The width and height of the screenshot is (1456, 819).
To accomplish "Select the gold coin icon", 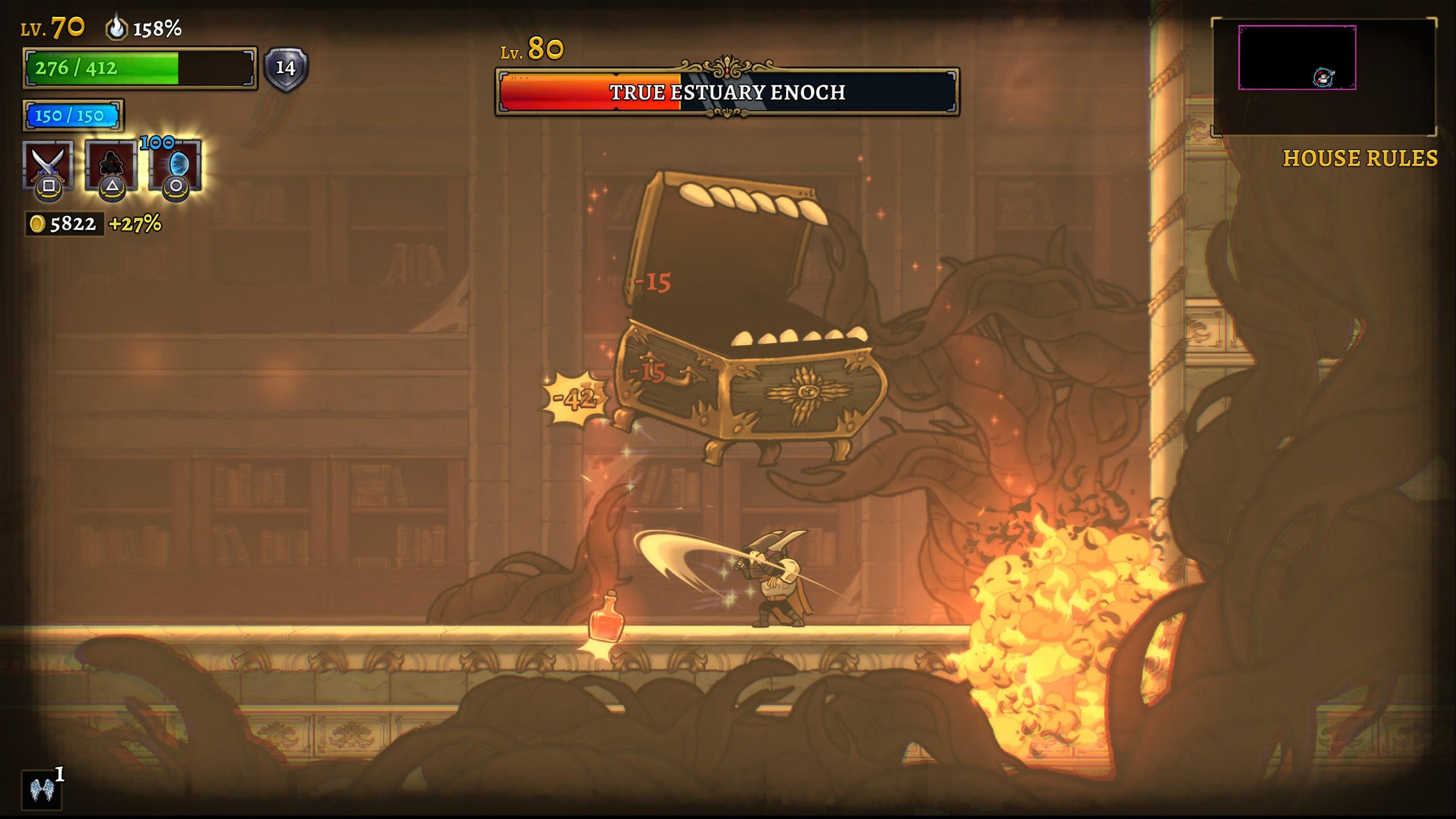I will 38,224.
